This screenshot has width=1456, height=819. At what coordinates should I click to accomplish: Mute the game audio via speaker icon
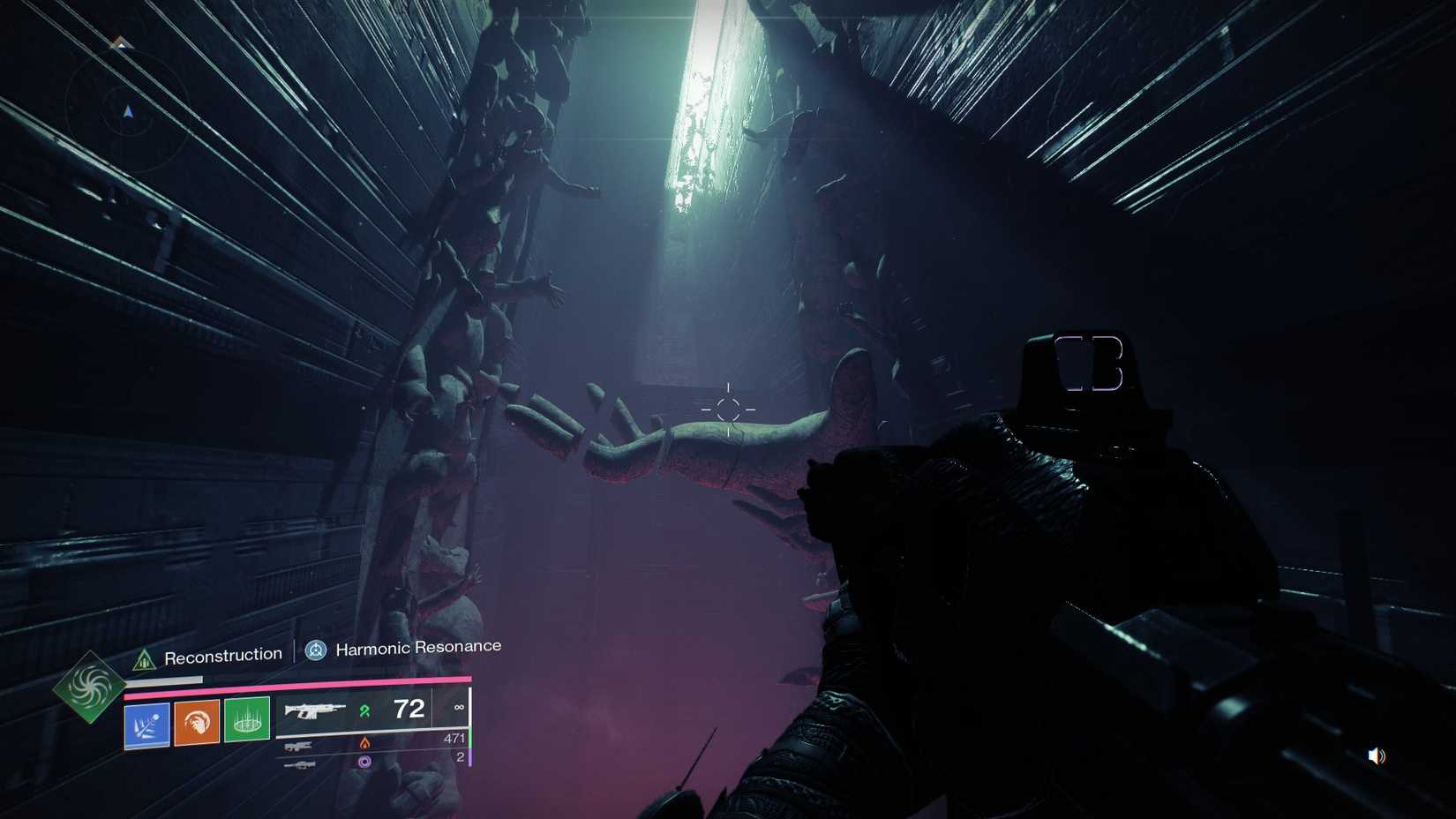[x=1375, y=755]
